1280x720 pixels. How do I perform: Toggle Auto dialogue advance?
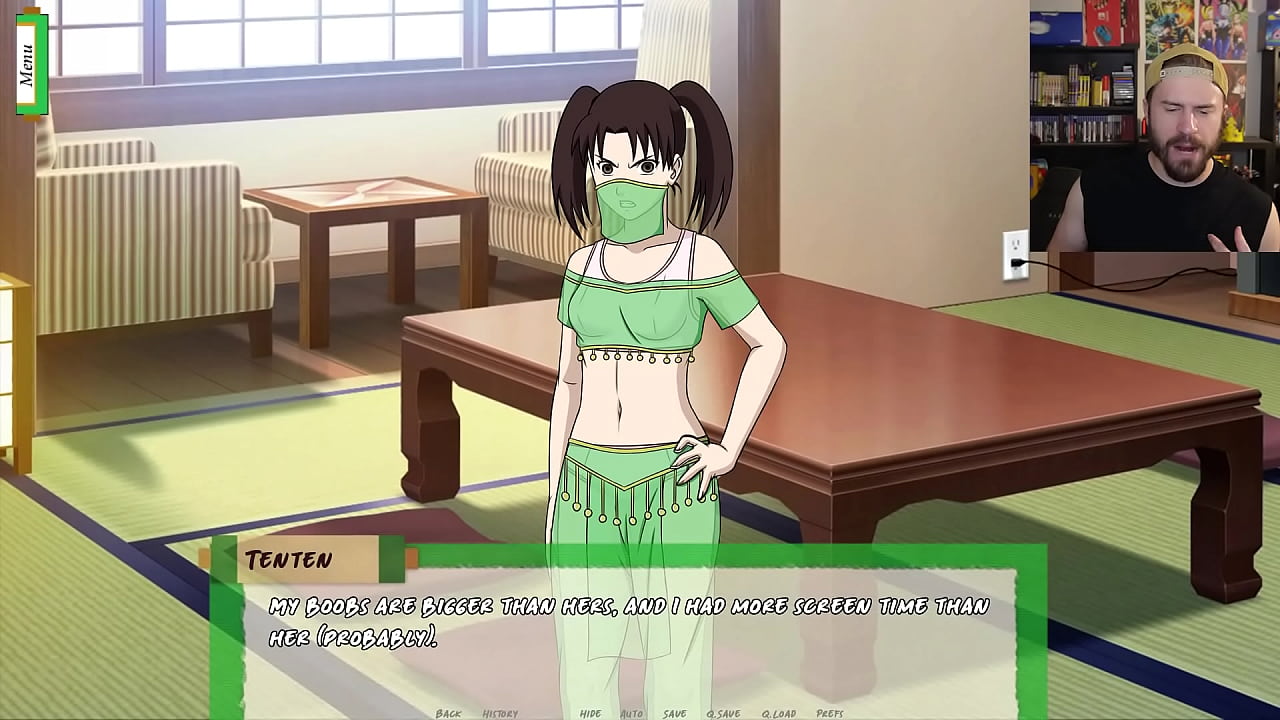click(632, 713)
